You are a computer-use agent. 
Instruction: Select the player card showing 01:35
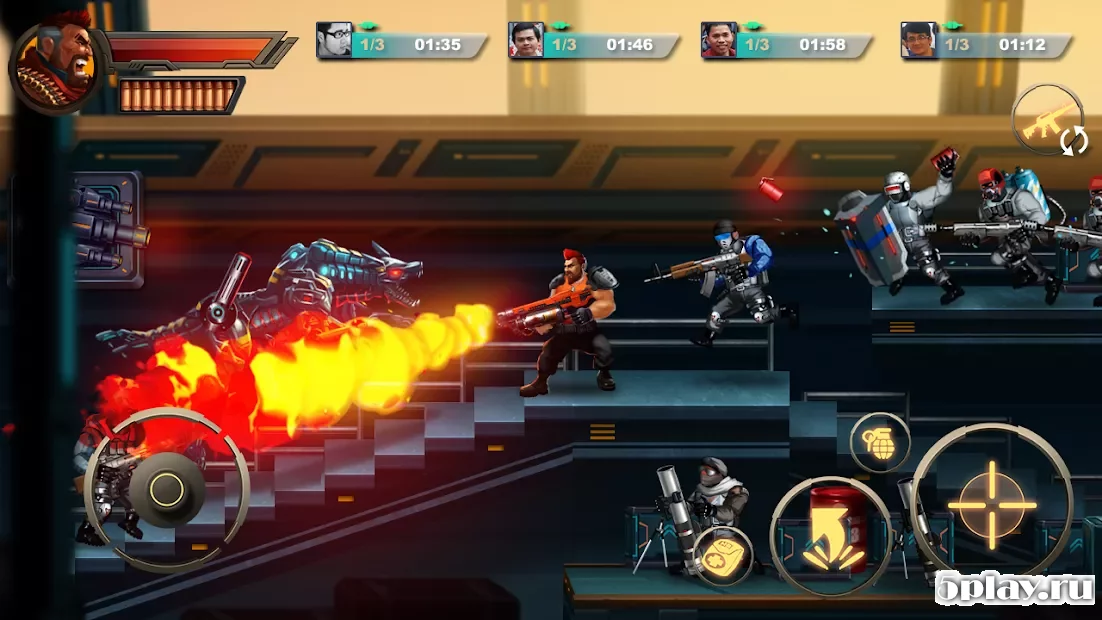click(x=402, y=43)
